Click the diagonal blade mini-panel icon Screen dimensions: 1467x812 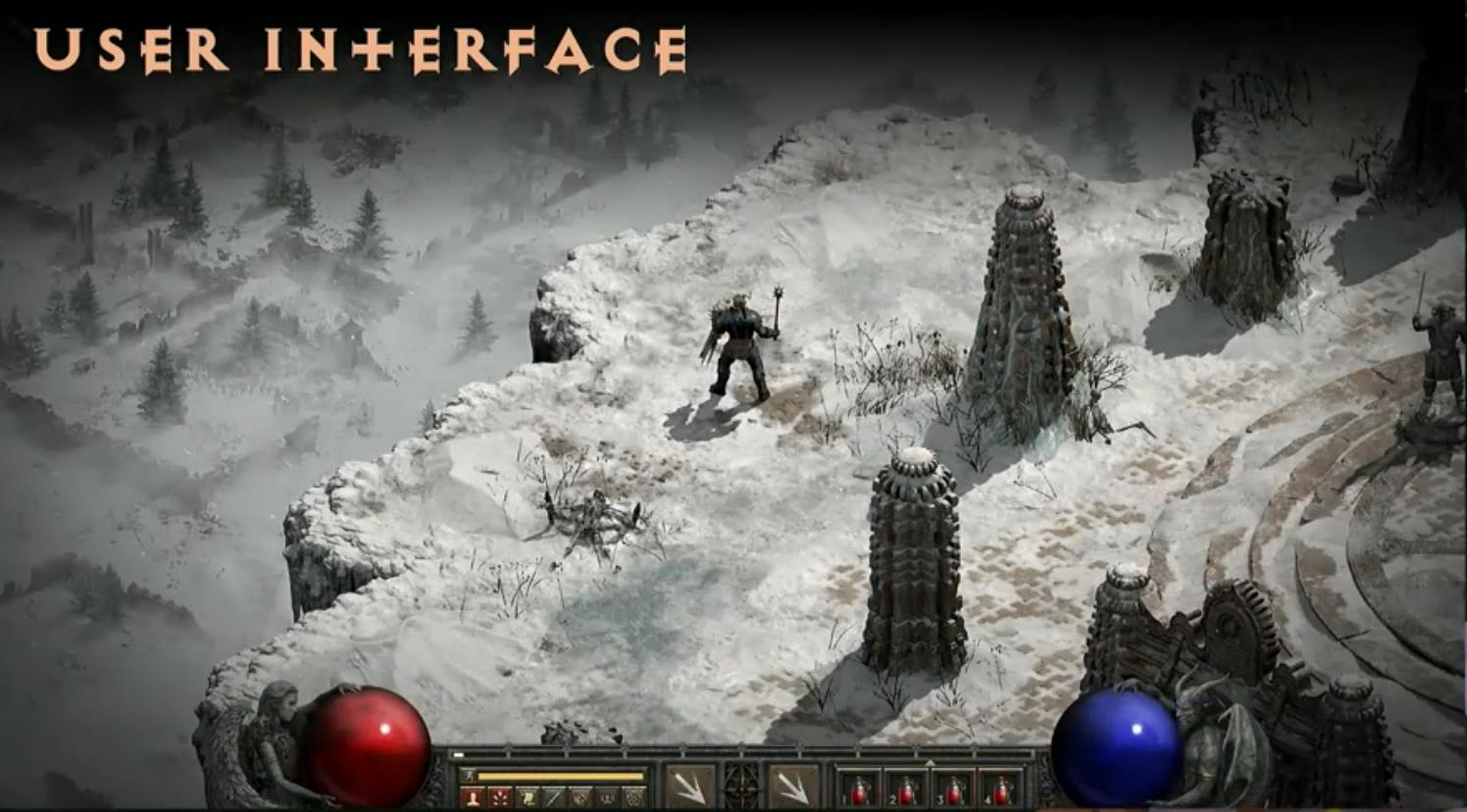554,797
